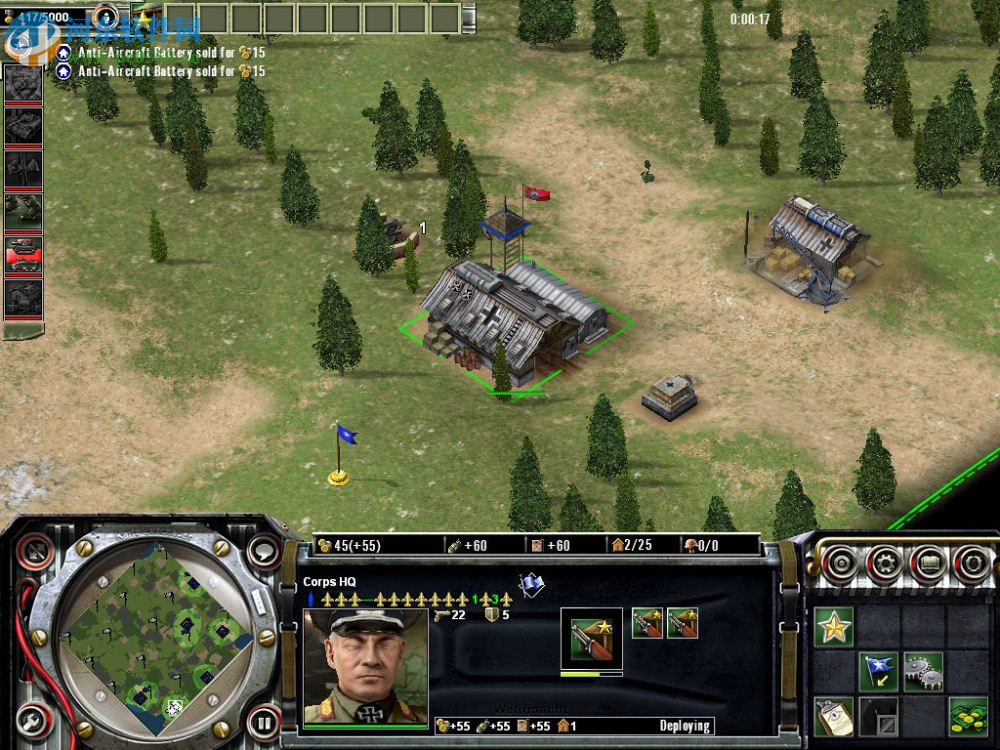Set rally point with the blue flag icon
The width and height of the screenshot is (1000, 750).
click(x=880, y=672)
